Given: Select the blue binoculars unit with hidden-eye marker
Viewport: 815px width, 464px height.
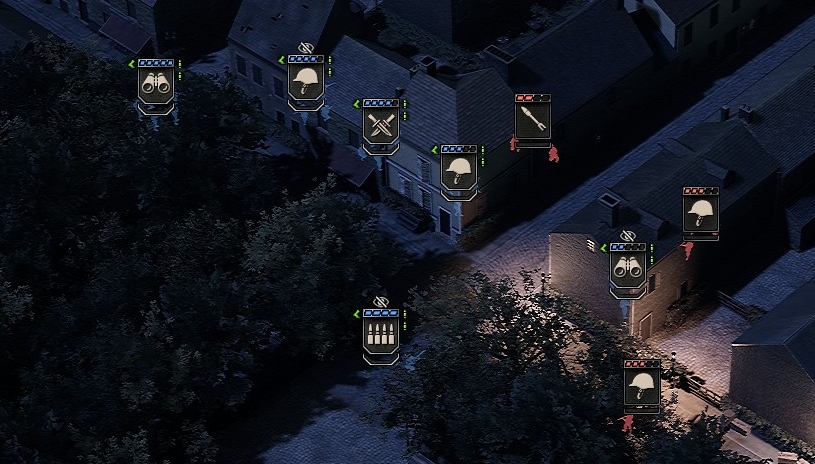Looking at the screenshot, I should (628, 268).
